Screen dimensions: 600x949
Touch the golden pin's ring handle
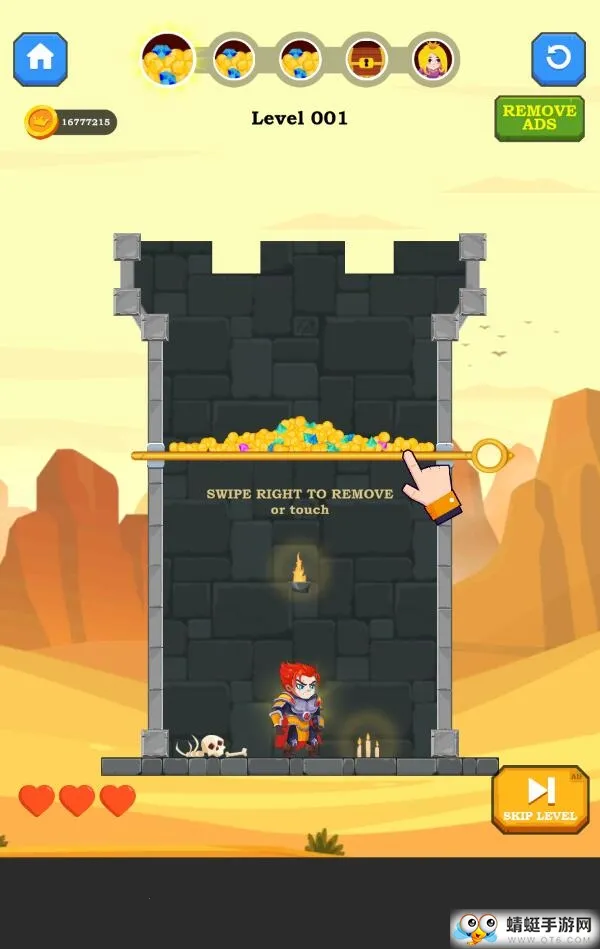point(489,456)
